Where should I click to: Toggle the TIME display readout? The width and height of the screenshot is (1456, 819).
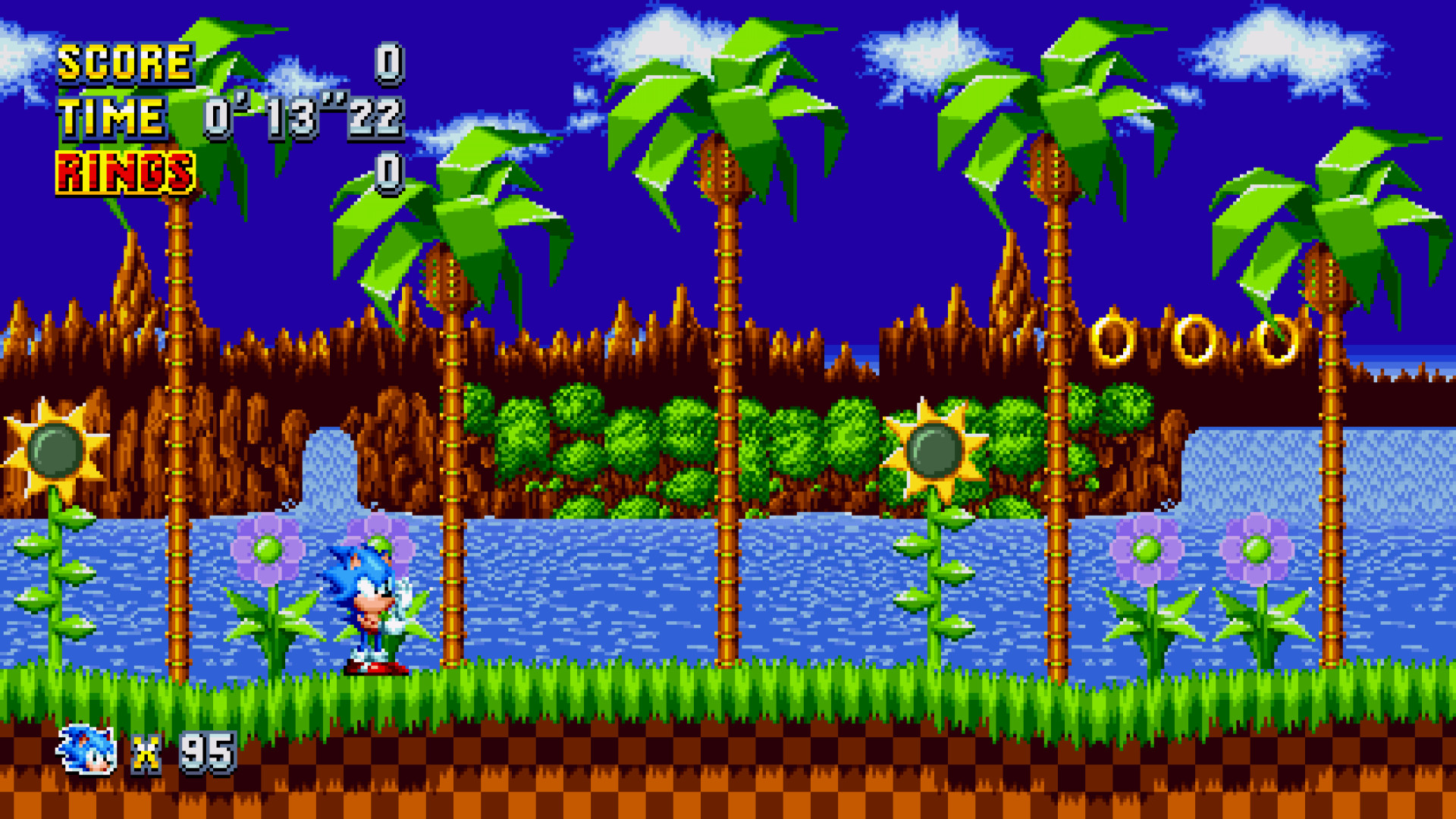(111, 118)
